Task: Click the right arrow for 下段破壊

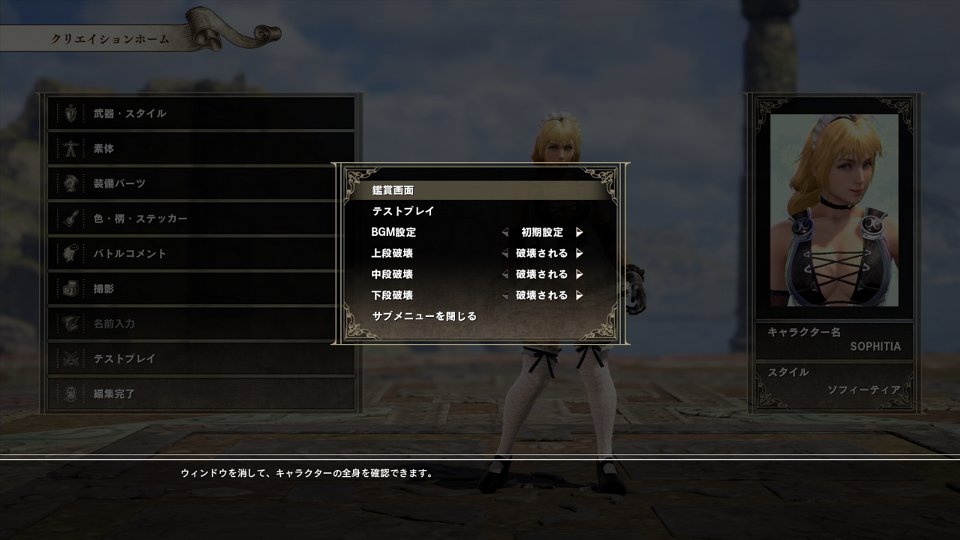Action: click(x=579, y=295)
